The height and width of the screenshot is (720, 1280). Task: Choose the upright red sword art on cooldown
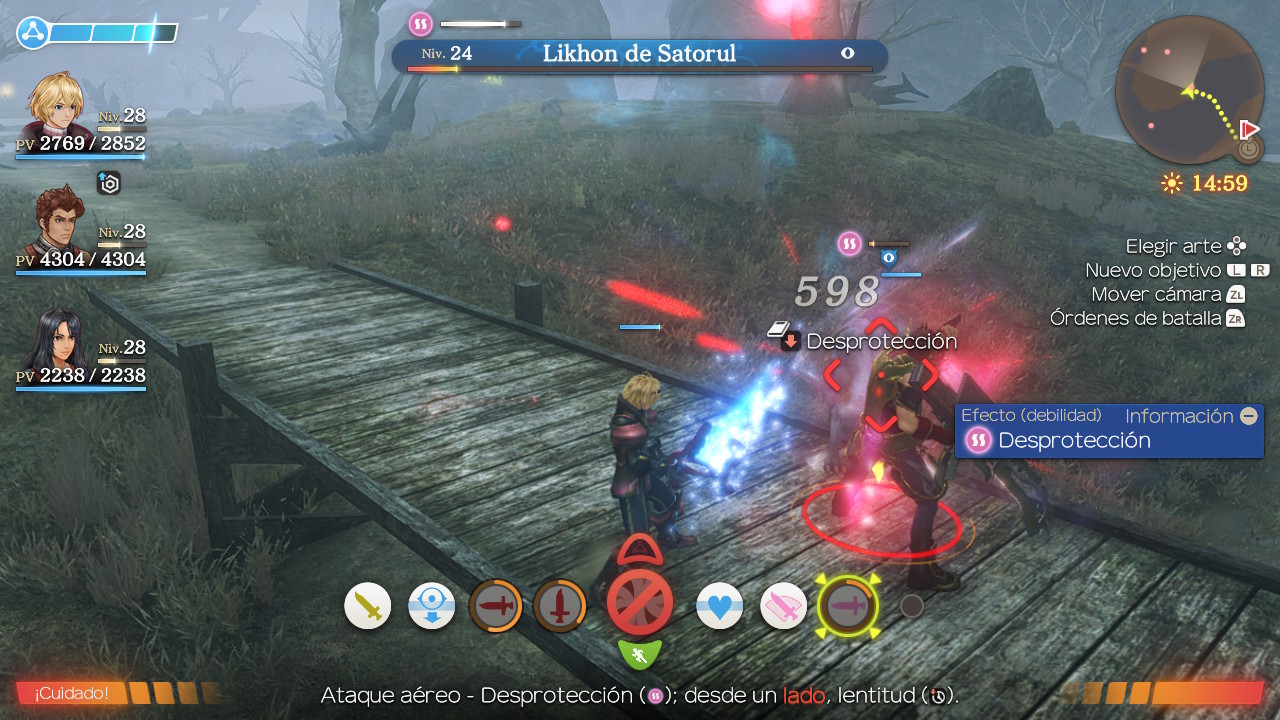[560, 606]
